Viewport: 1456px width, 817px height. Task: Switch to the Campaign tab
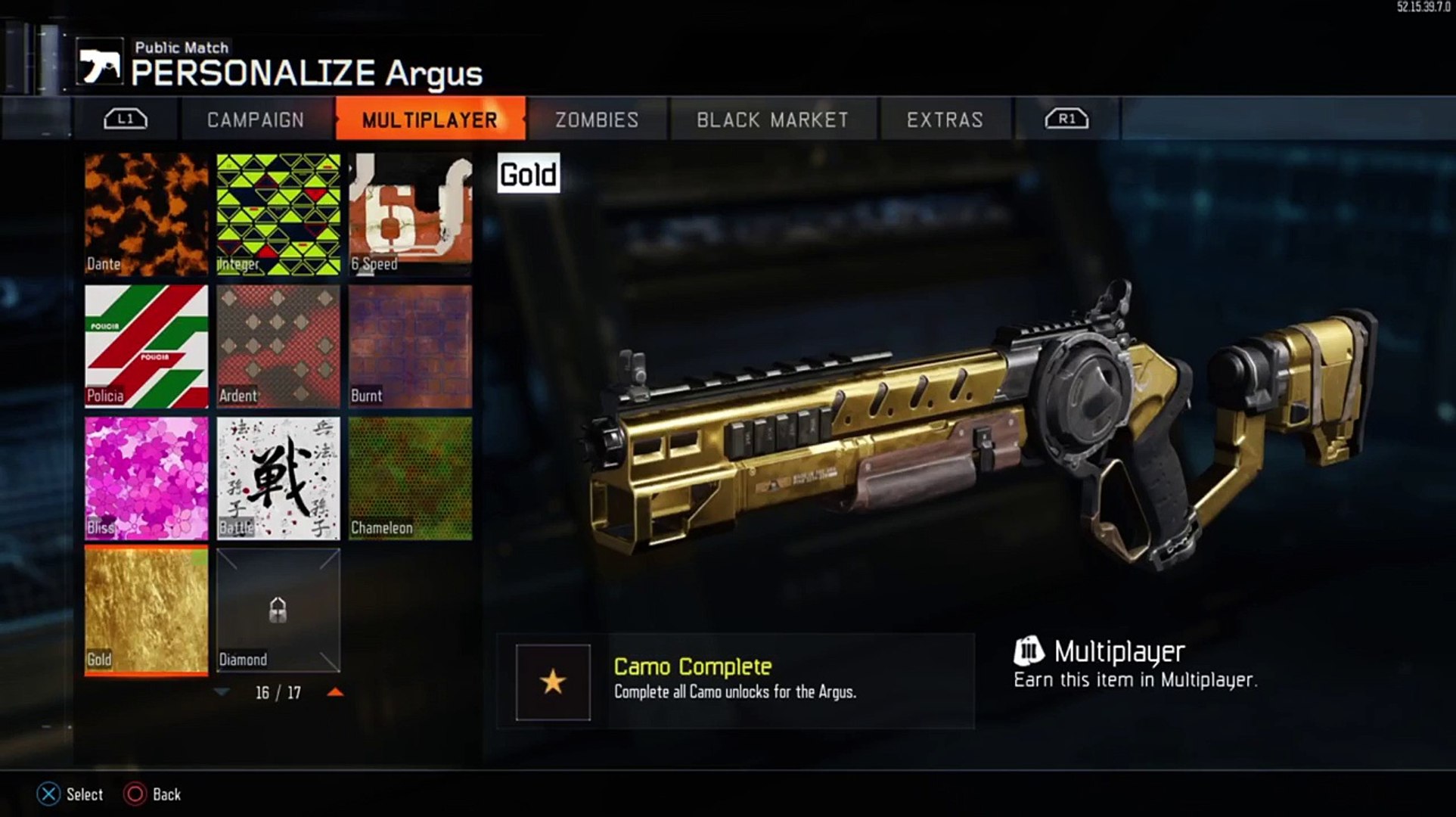point(256,120)
